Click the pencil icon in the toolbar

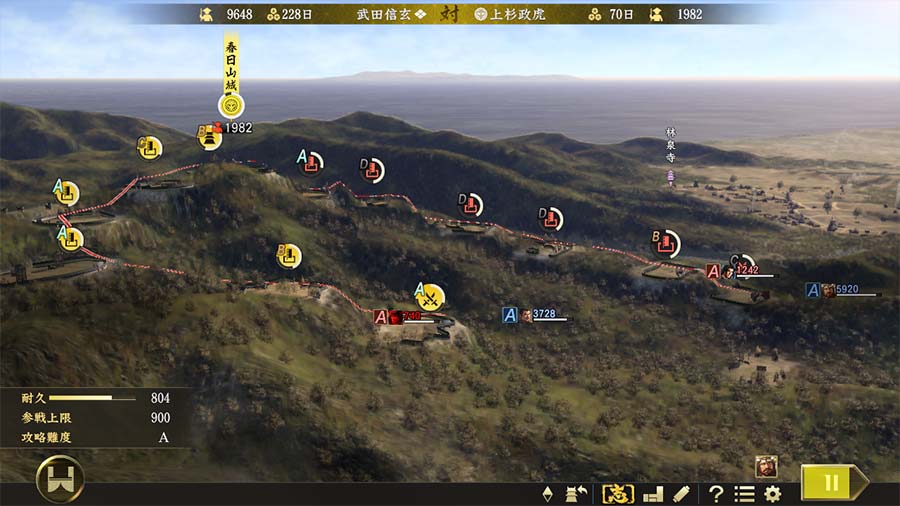tap(681, 493)
